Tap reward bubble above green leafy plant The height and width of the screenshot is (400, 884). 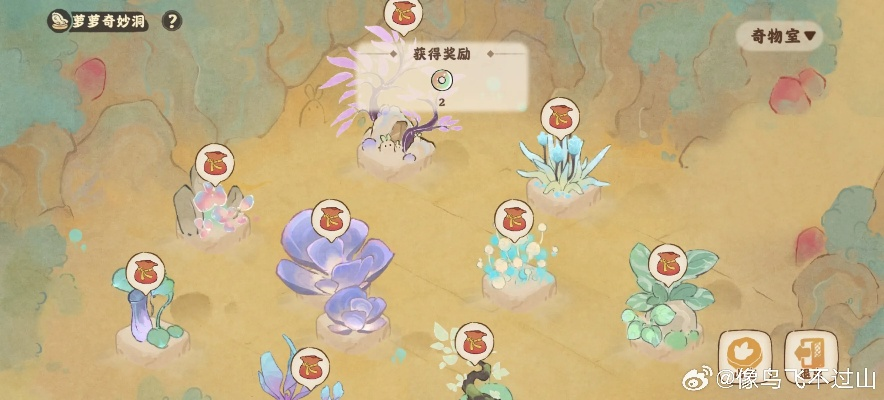pos(667,264)
